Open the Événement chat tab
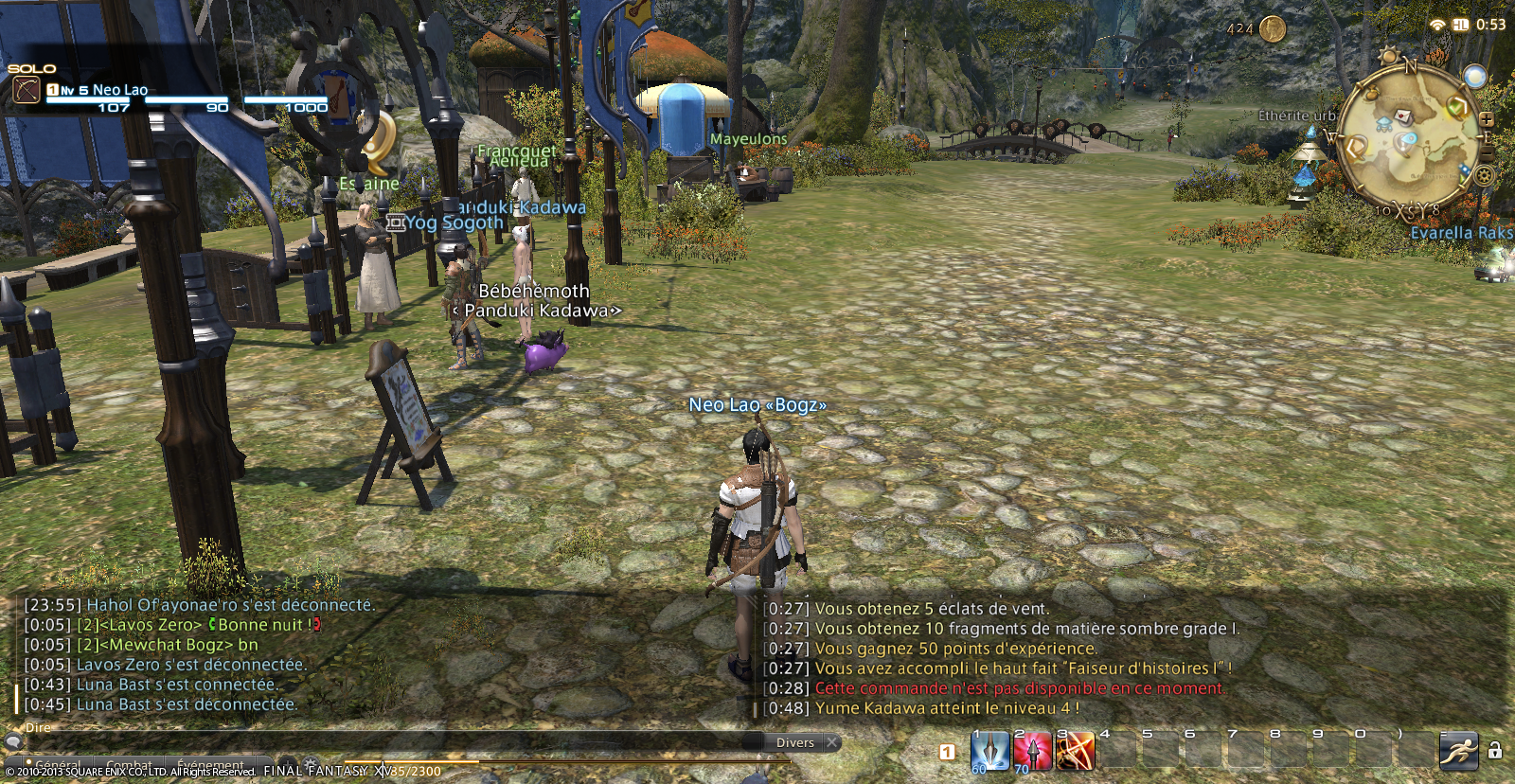Image resolution: width=1515 pixels, height=784 pixels. (210, 764)
